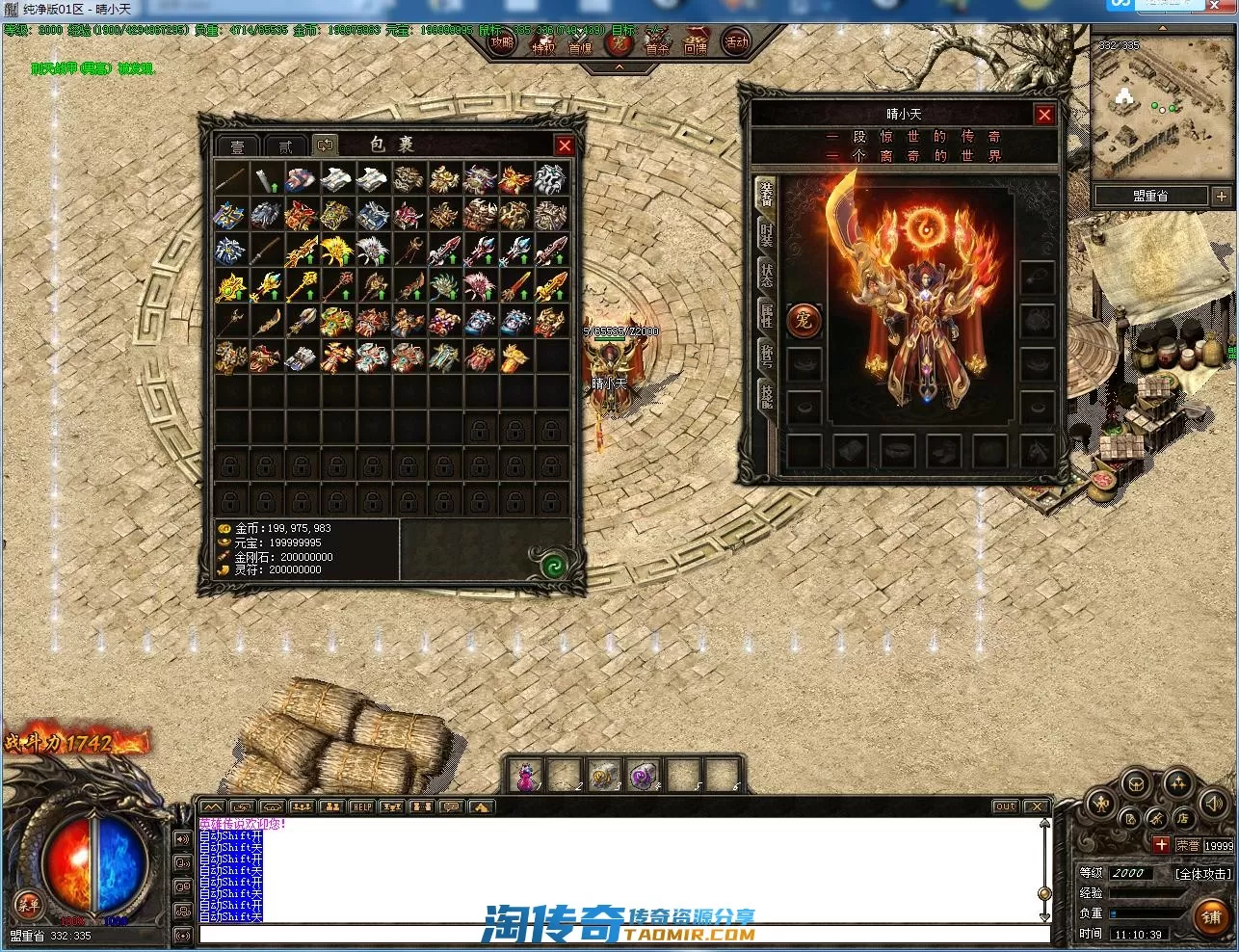The width and height of the screenshot is (1239, 952).
Task: Click the 宠 pet slot in character panel
Action: 804,321
